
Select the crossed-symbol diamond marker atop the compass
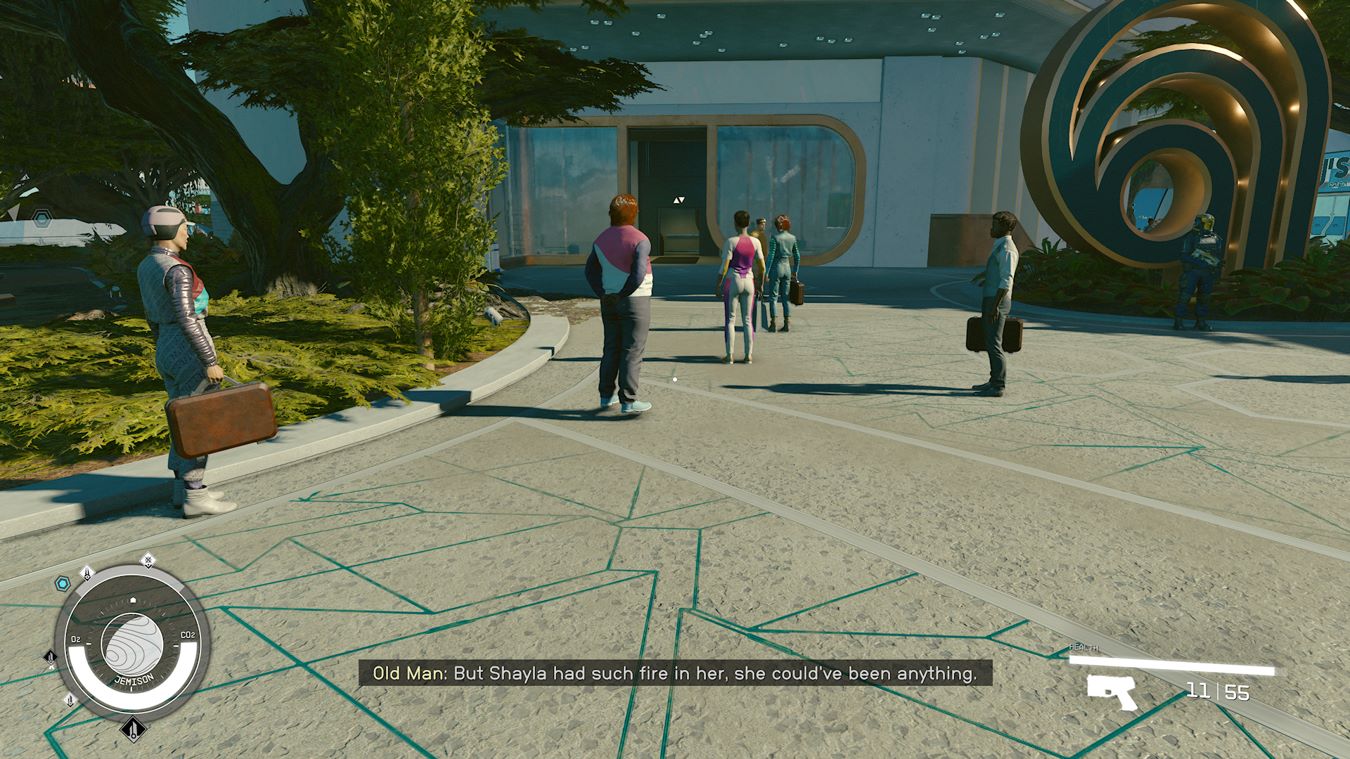pos(148,560)
